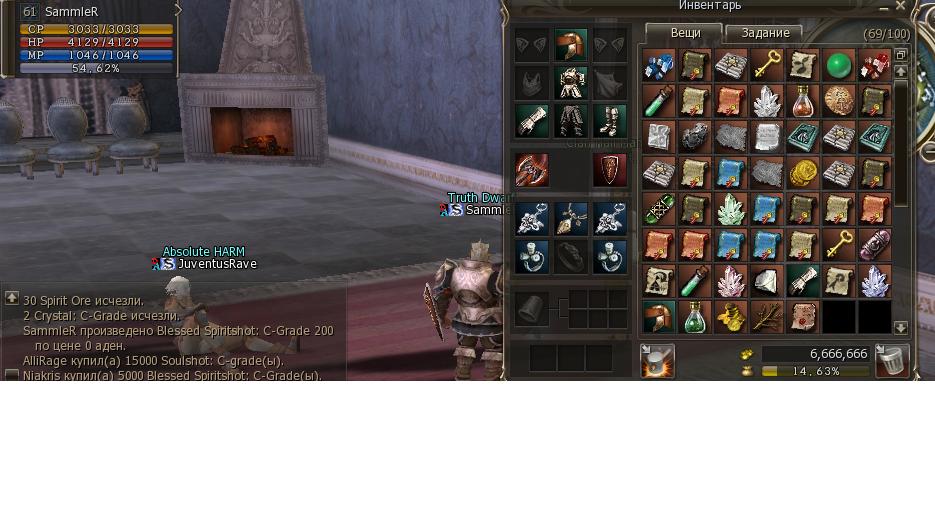Viewport: 935px width, 528px height.
Task: Click the red crystals item
Action: [874, 67]
